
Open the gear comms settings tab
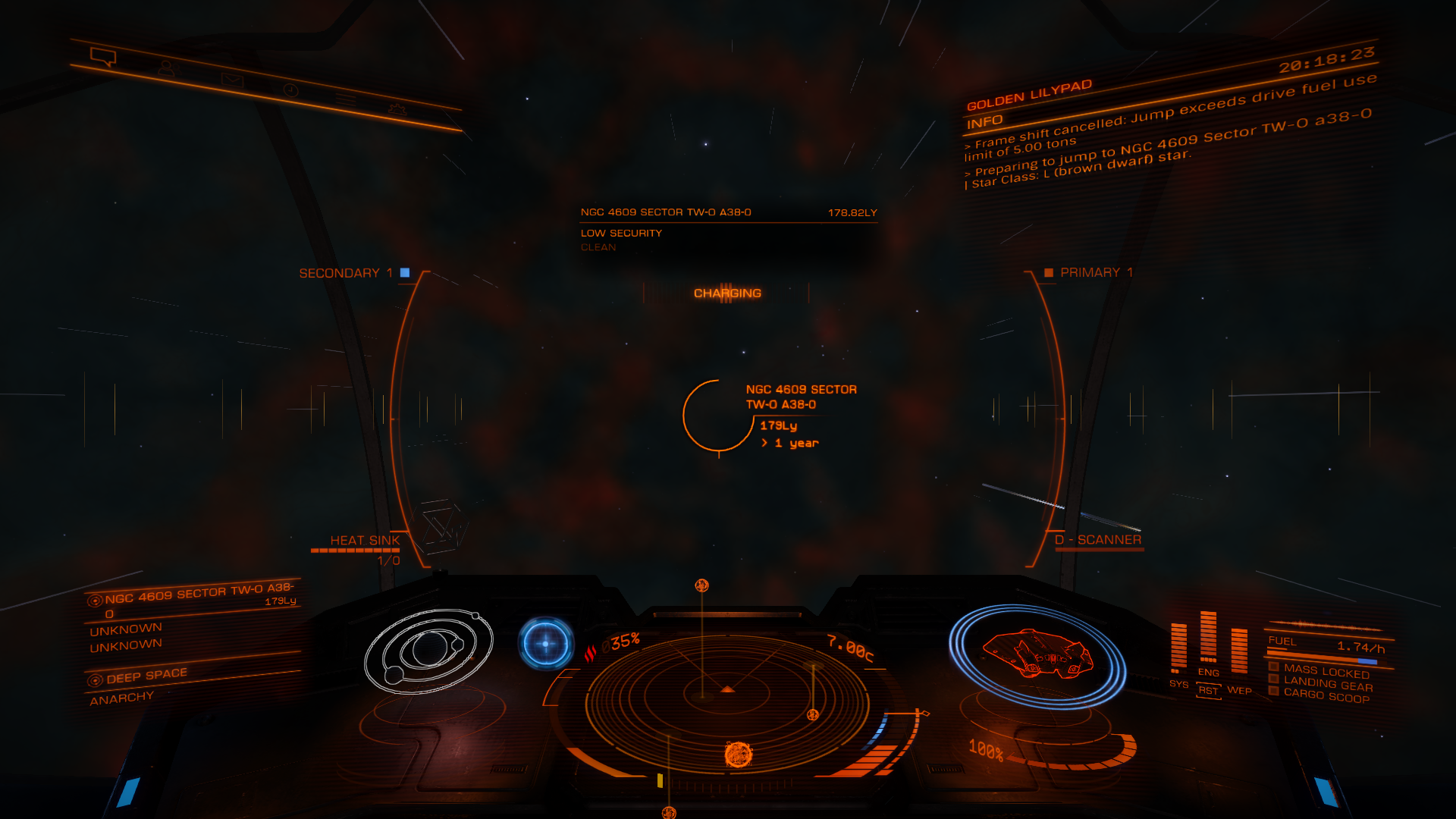pos(397,109)
